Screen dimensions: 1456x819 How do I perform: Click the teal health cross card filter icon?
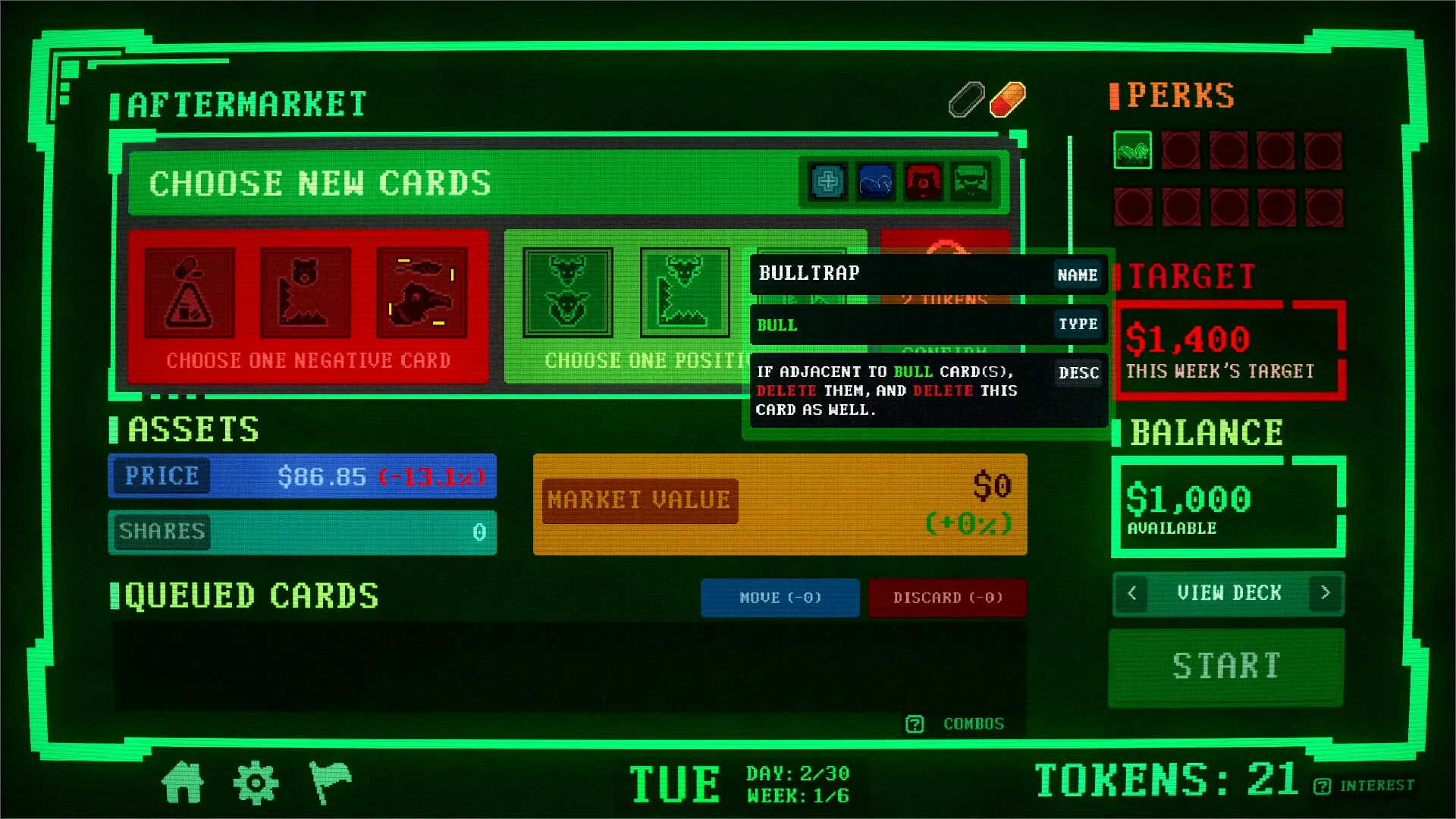coord(827,182)
